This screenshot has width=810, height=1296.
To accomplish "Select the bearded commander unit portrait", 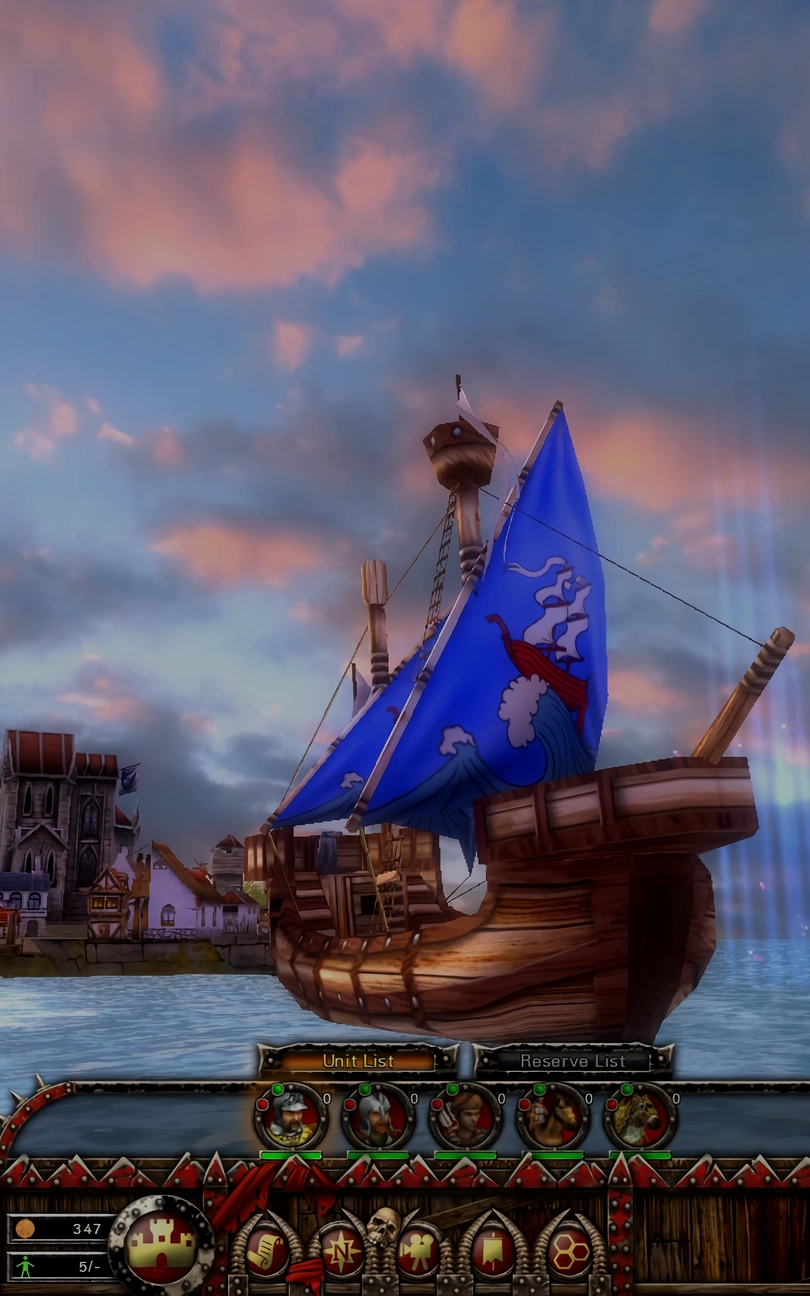I will pyautogui.click(x=290, y=1117).
